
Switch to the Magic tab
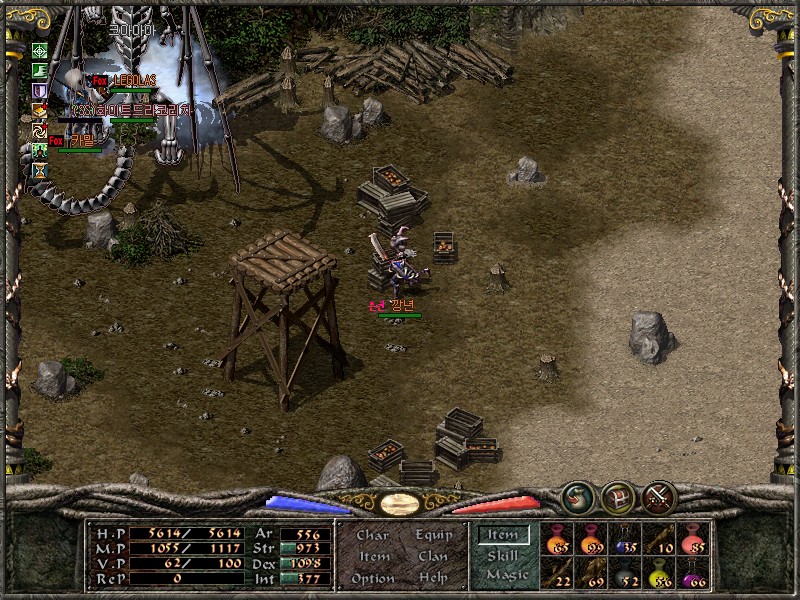[506, 576]
